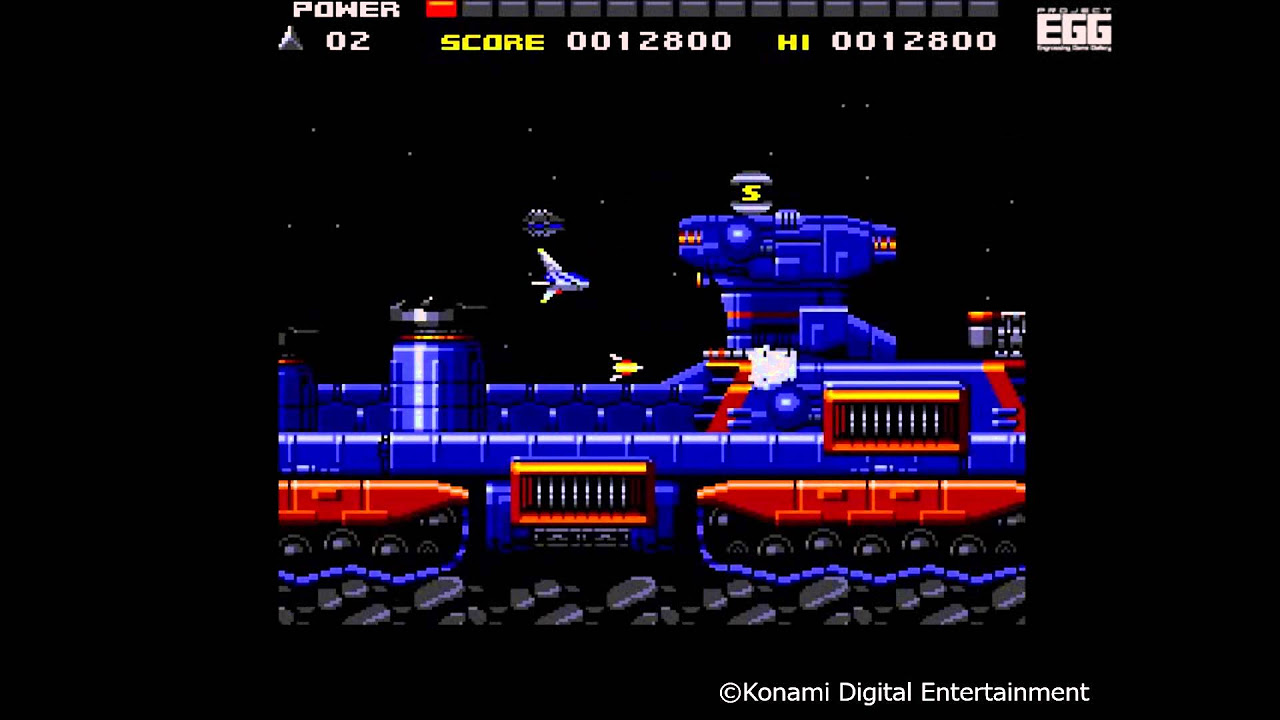The width and height of the screenshot is (1280, 720).
Task: Click the first empty power meter segment
Action: 476,9
